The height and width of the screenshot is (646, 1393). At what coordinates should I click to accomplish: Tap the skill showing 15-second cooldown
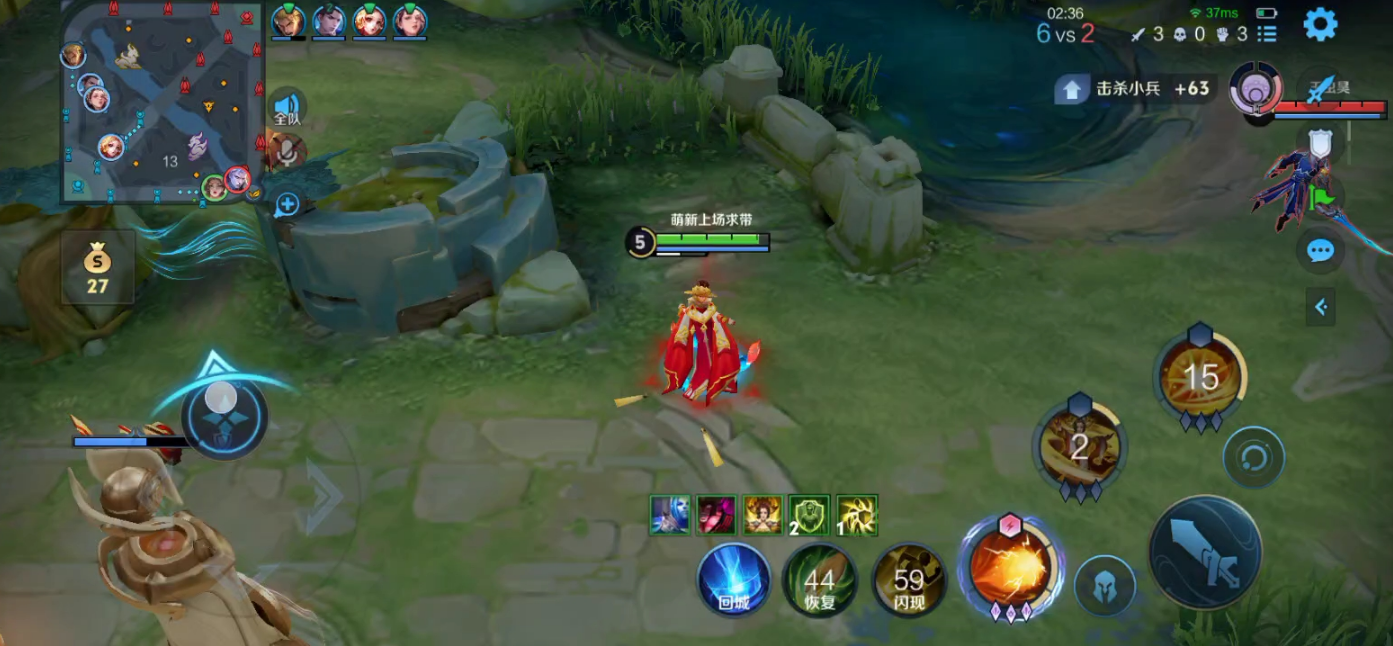coord(1200,377)
